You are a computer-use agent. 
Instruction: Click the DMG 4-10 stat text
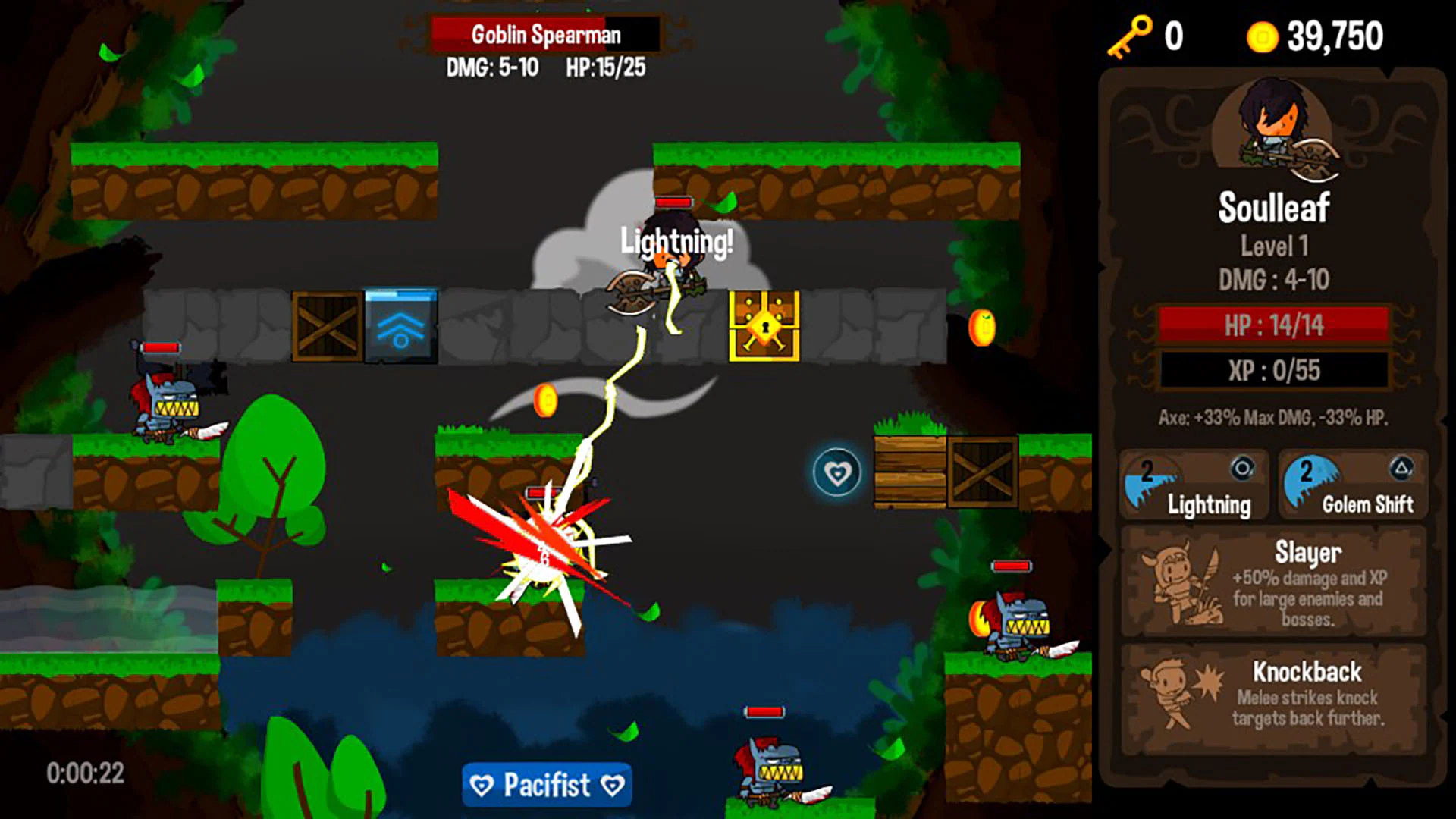click(x=1273, y=280)
